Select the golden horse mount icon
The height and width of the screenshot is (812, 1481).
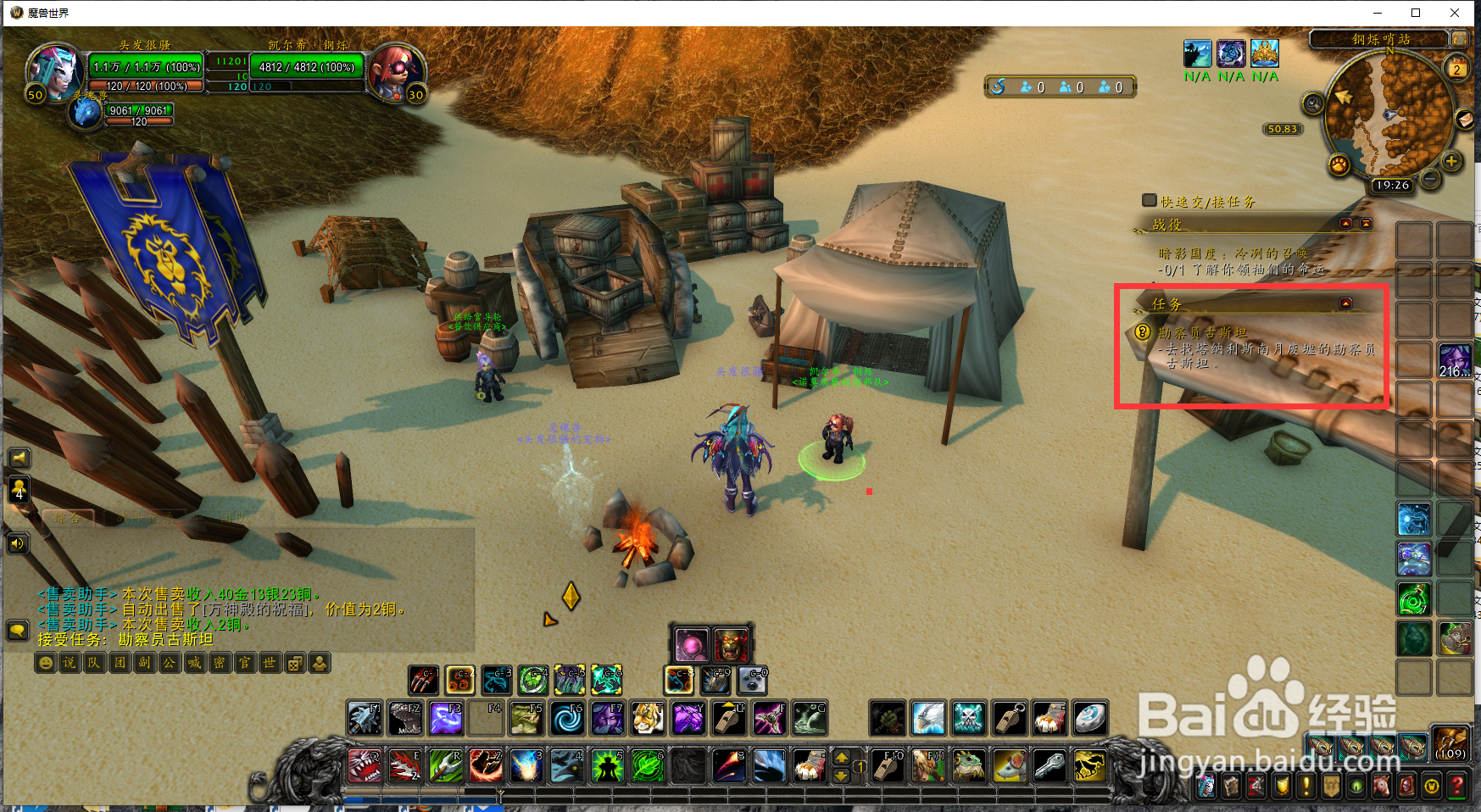[1088, 765]
